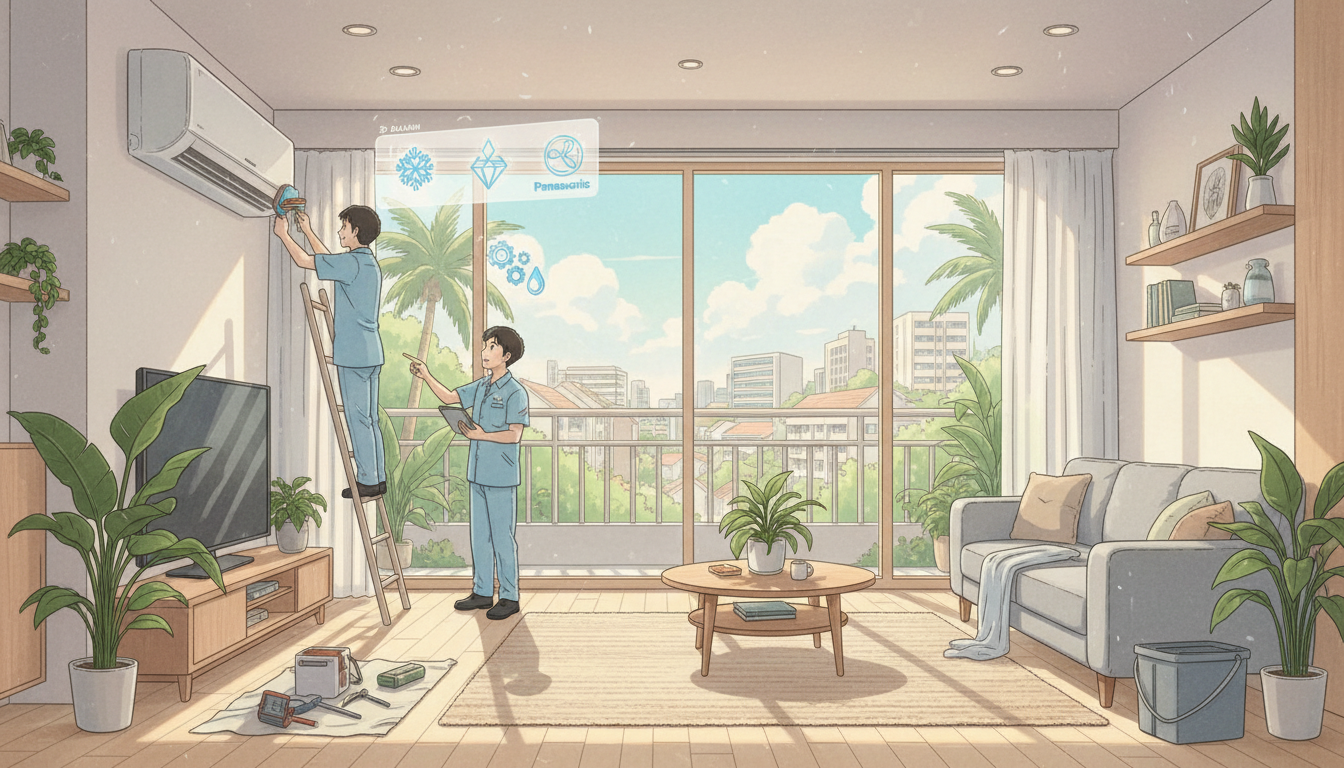Screen dimensions: 1344x768
Task: Activate the circular fan icon
Action: (x=563, y=156)
